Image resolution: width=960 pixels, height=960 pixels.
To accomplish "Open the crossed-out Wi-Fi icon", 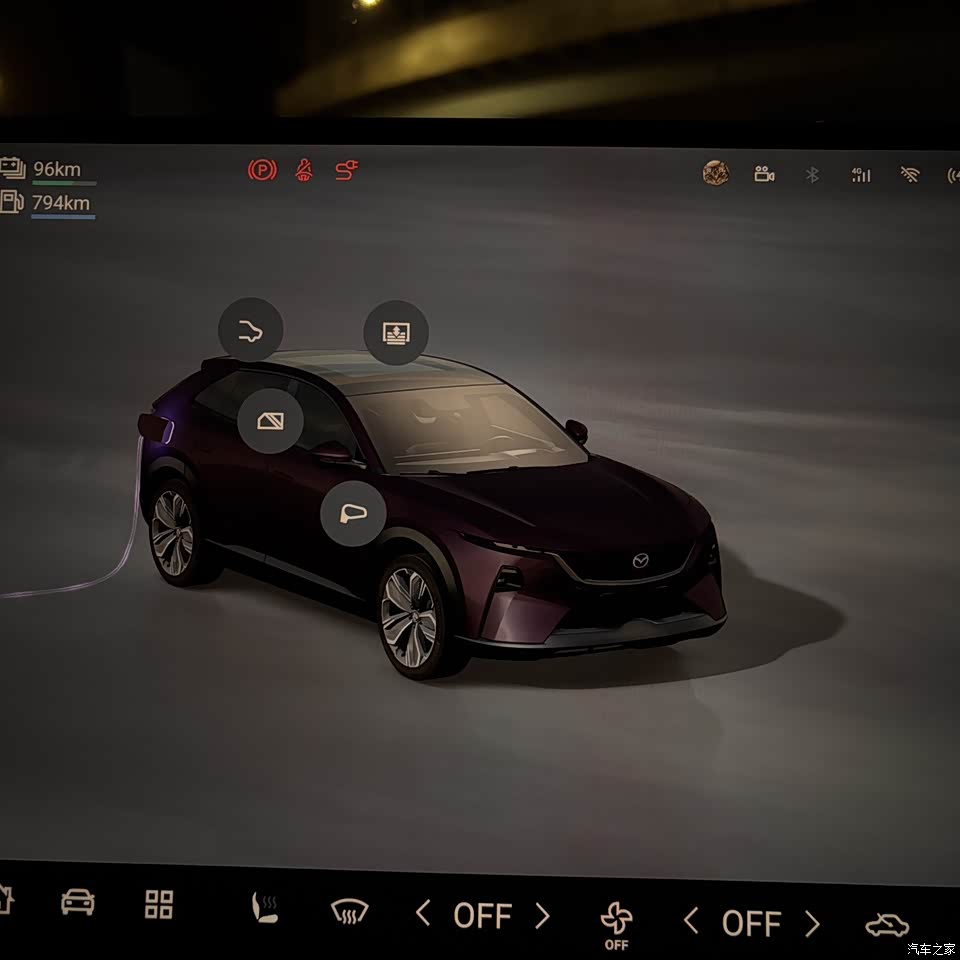I will pos(909,175).
